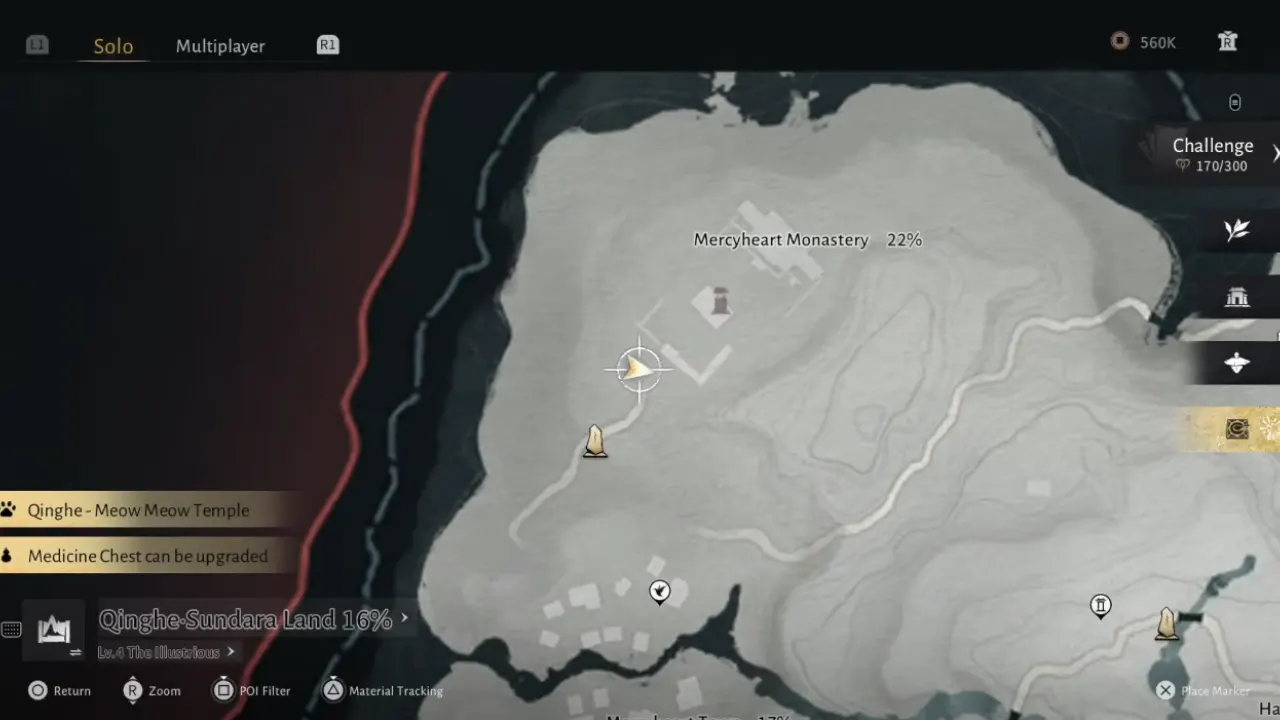
Task: Toggle the Qinghe - Meow Meow Temple notification
Action: [x=140, y=510]
